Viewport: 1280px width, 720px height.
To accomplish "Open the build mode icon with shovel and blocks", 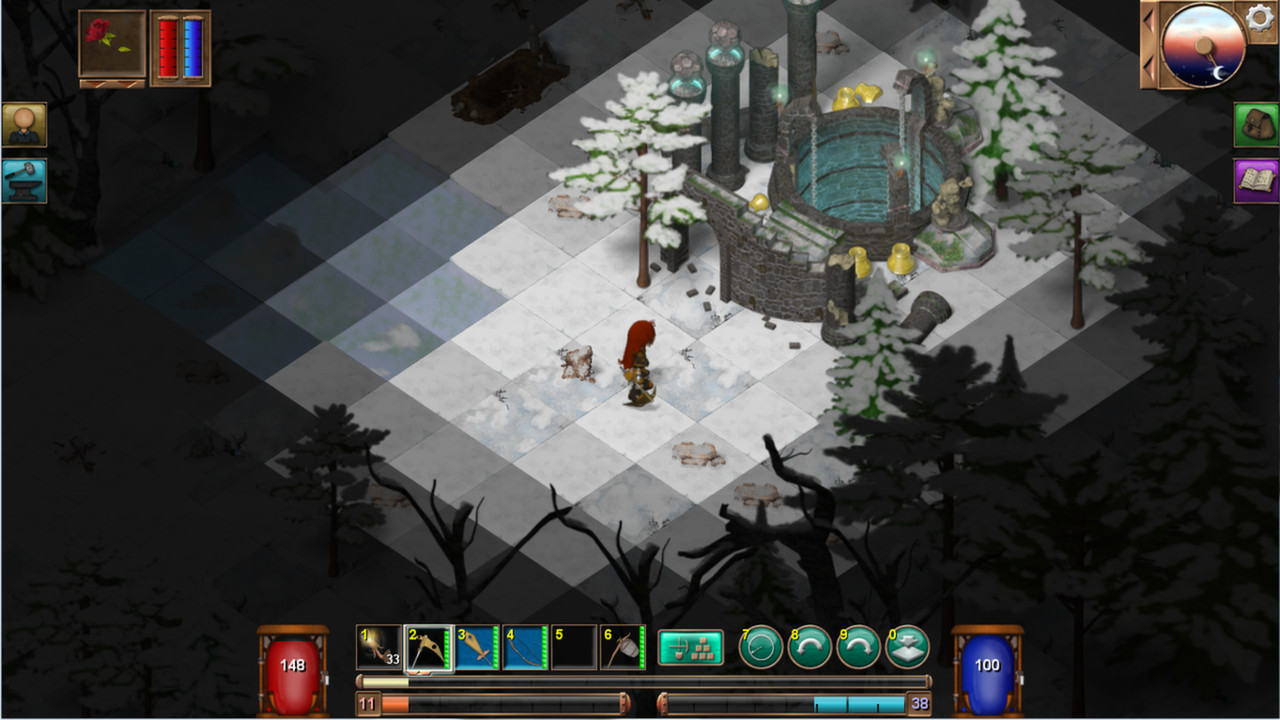I will tap(691, 647).
